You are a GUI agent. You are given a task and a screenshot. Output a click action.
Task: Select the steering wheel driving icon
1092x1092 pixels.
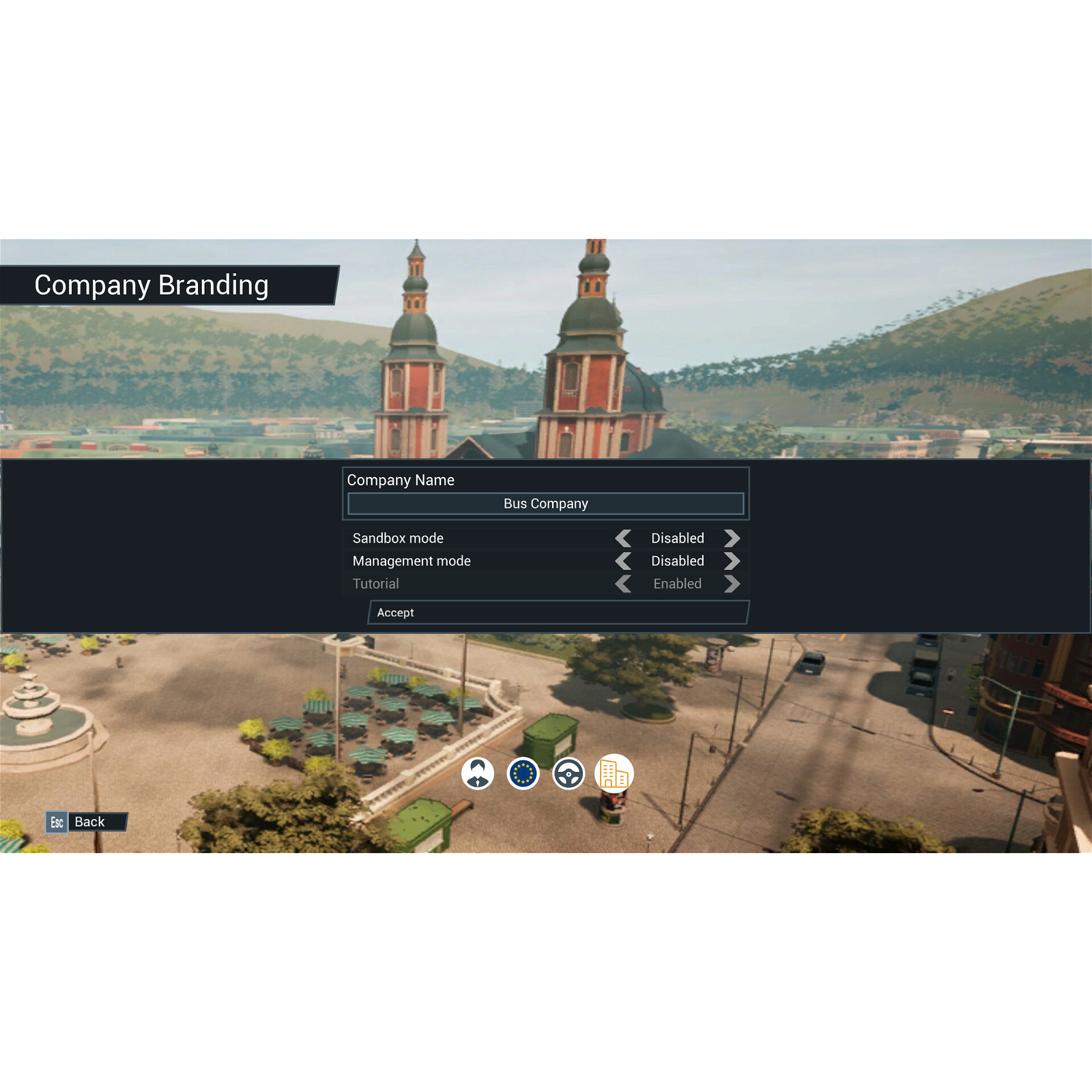coord(569,773)
